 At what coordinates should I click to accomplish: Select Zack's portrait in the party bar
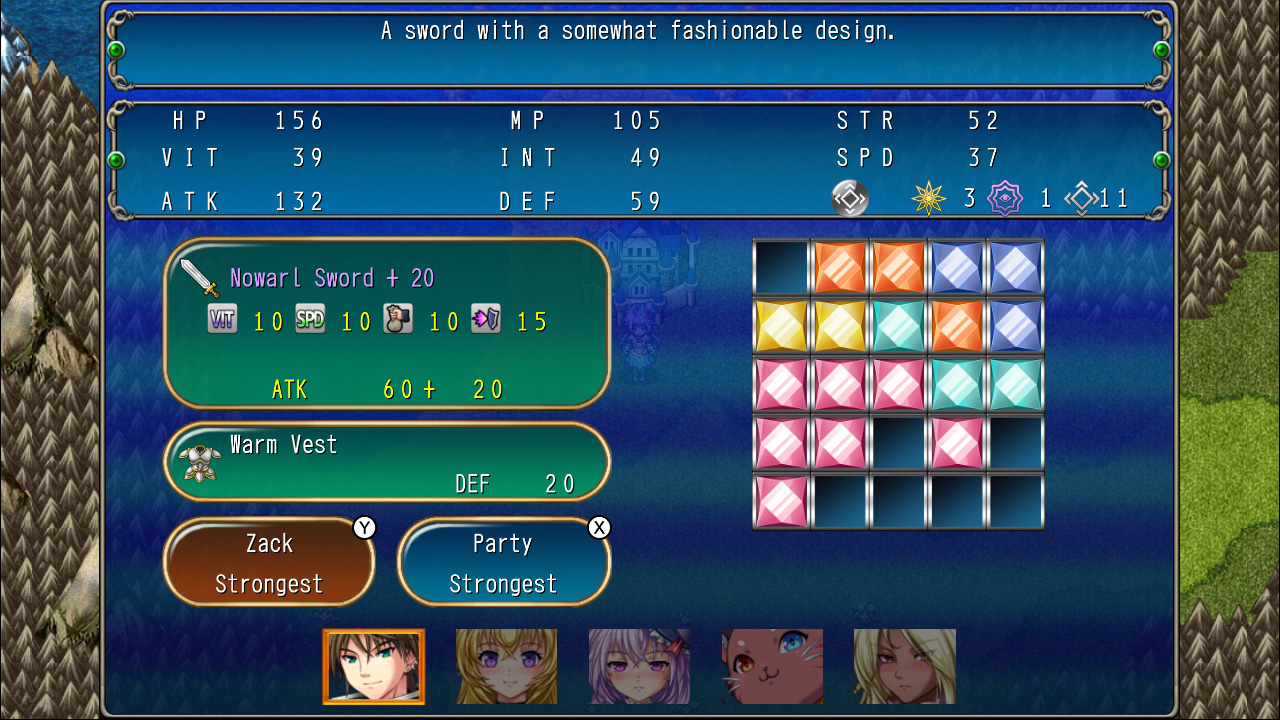pyautogui.click(x=373, y=665)
